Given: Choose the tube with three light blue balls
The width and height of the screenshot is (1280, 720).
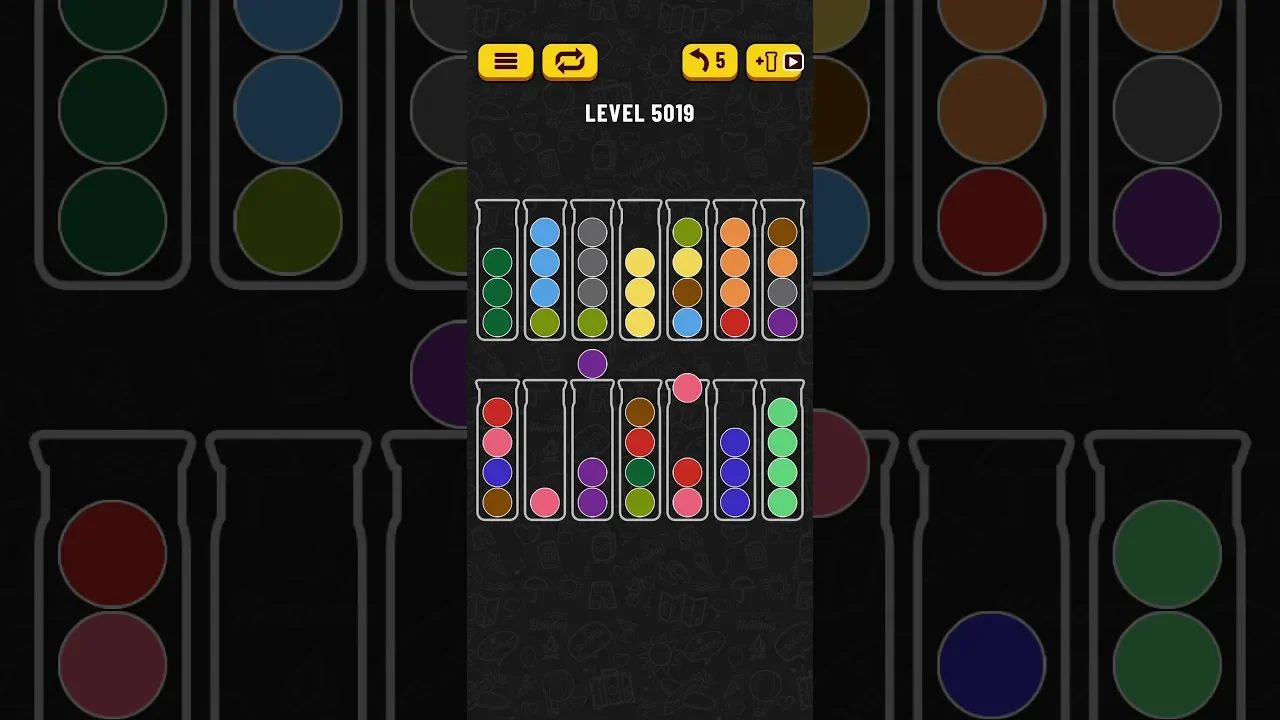Looking at the screenshot, I should 545,271.
